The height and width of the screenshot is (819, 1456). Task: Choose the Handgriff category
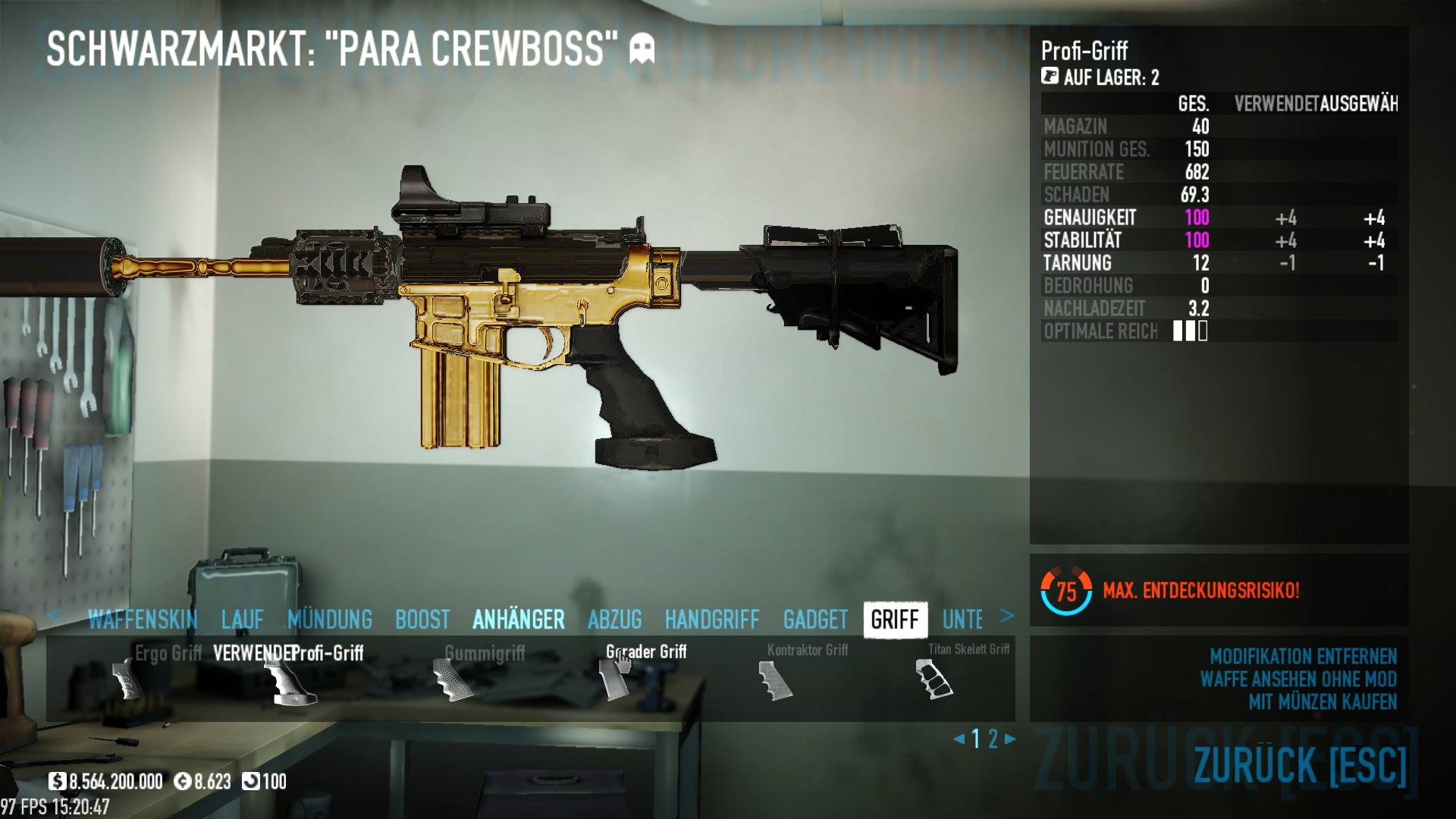[x=711, y=620]
